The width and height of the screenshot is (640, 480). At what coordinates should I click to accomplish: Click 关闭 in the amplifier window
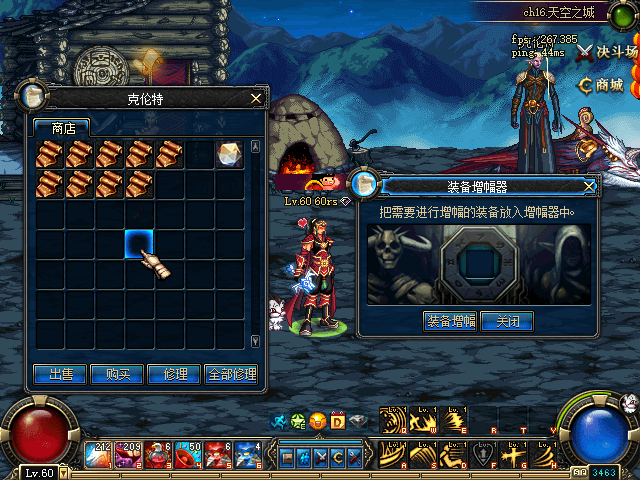pos(506,321)
